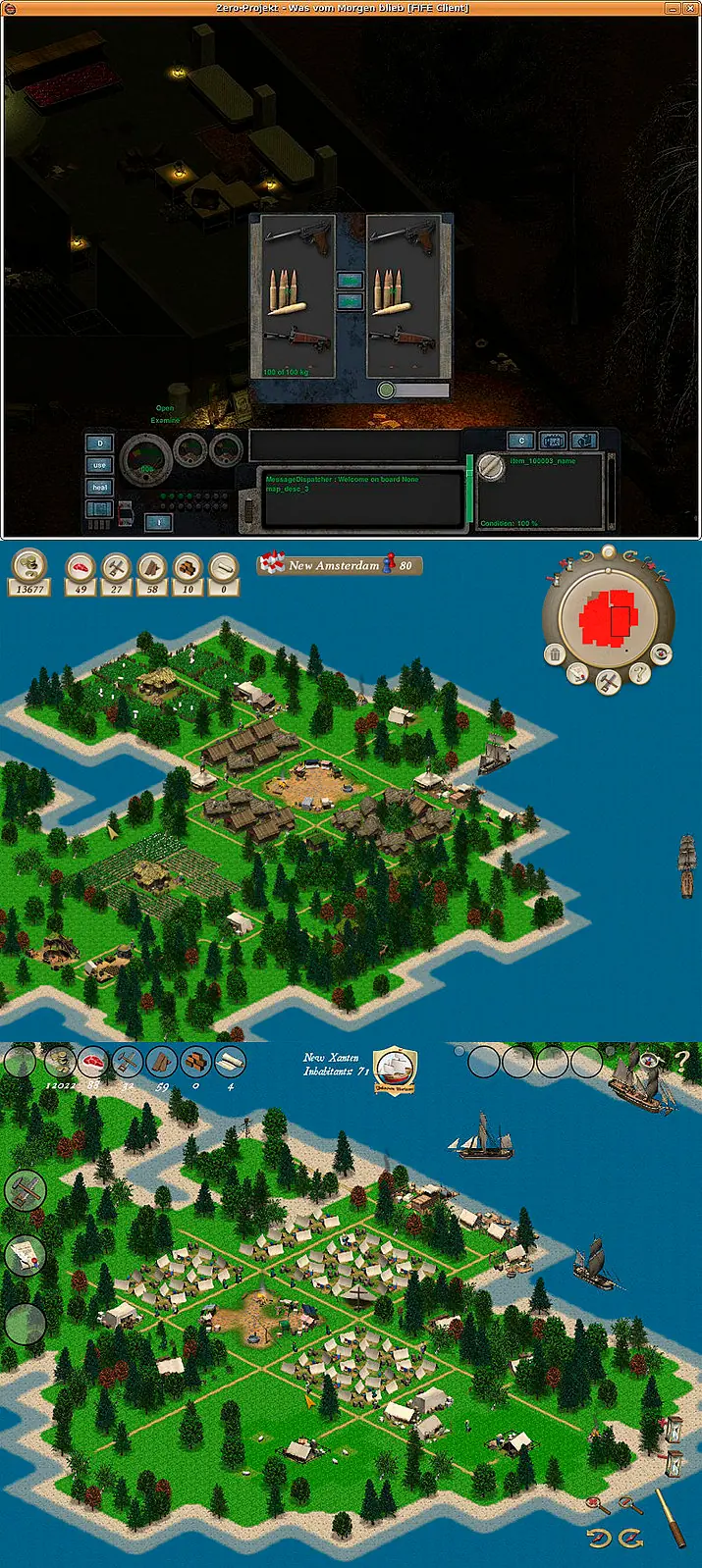Click the trash can demolish icon
Image resolution: width=702 pixels, height=1568 pixels.
pyautogui.click(x=555, y=654)
